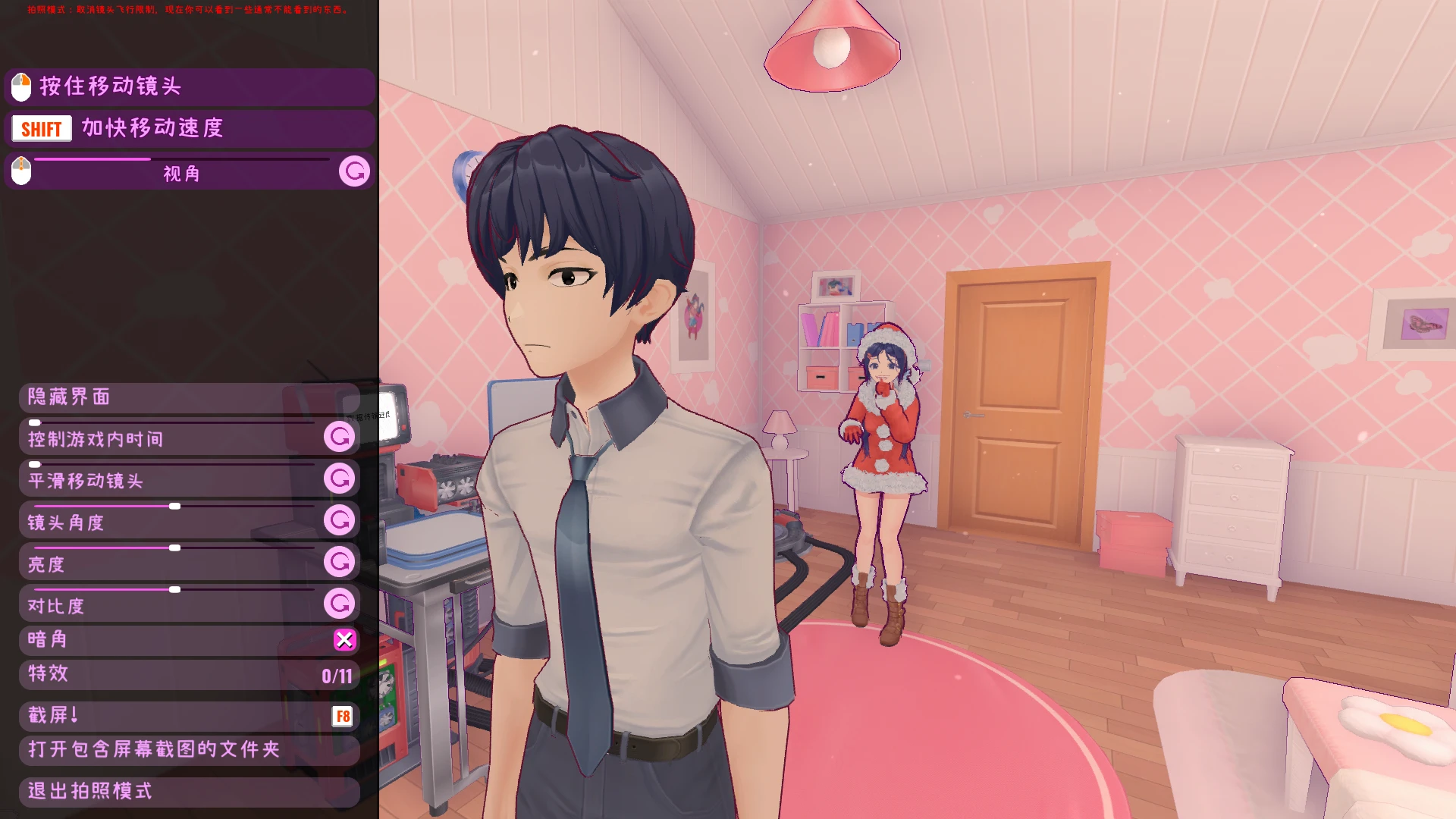Viewport: 1456px width, 819px height.
Task: Click the 亮度 brightness slider handle
Action: [174, 548]
